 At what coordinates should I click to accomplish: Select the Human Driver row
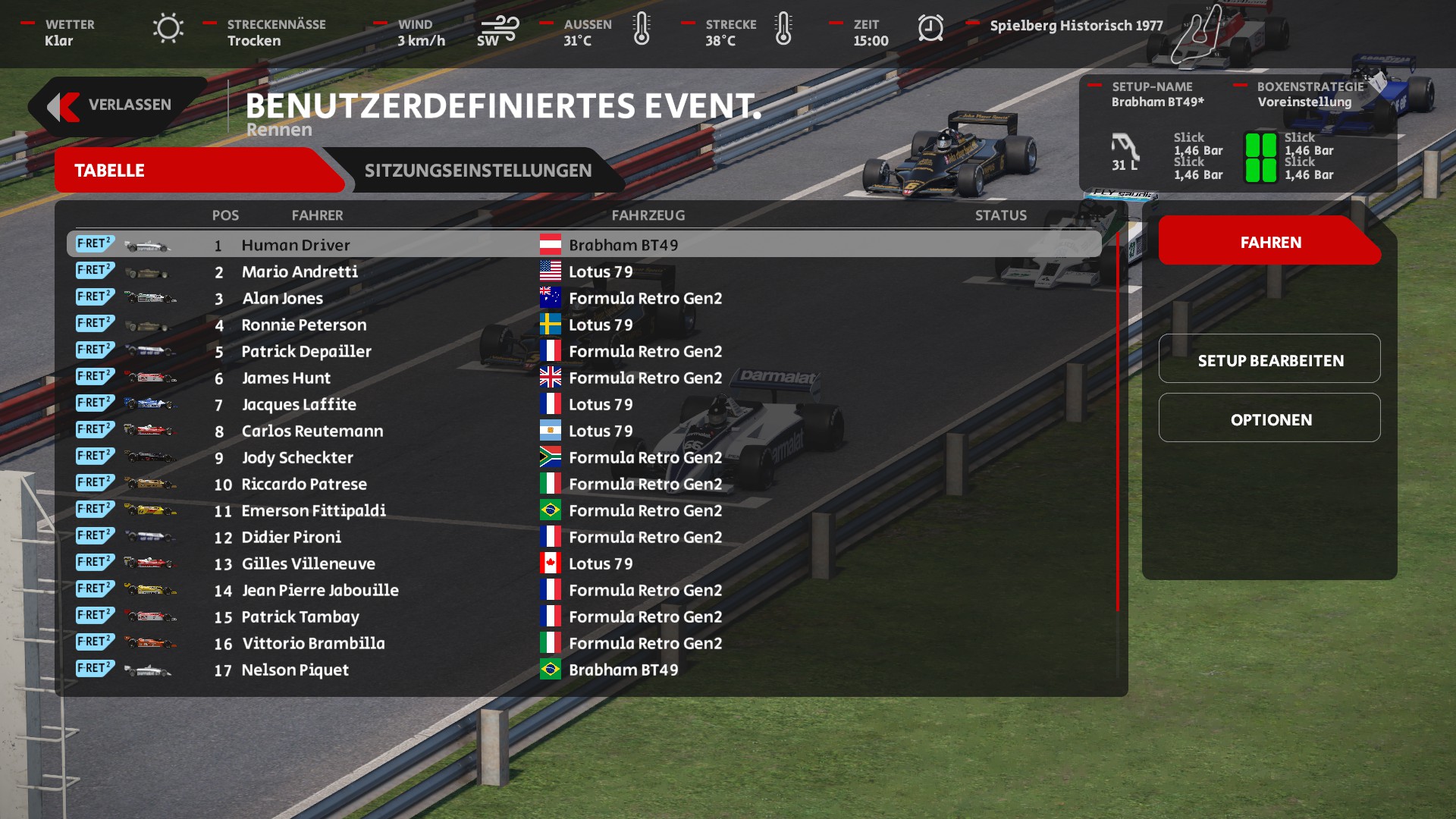tap(296, 245)
